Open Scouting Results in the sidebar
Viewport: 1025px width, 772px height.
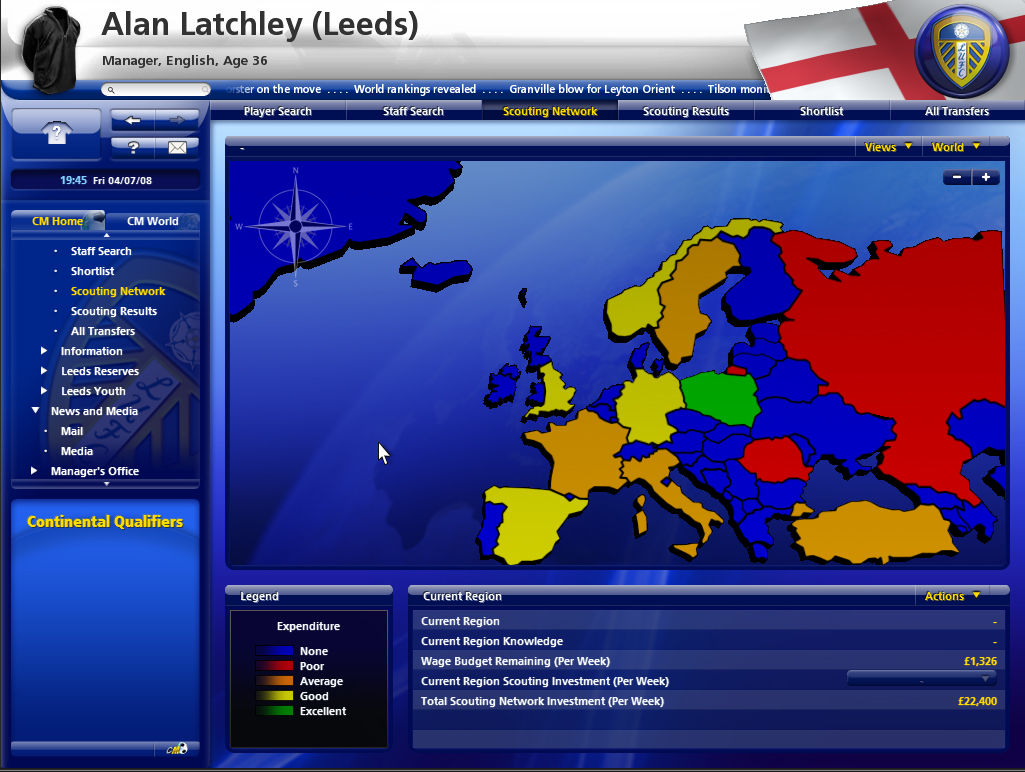point(113,311)
